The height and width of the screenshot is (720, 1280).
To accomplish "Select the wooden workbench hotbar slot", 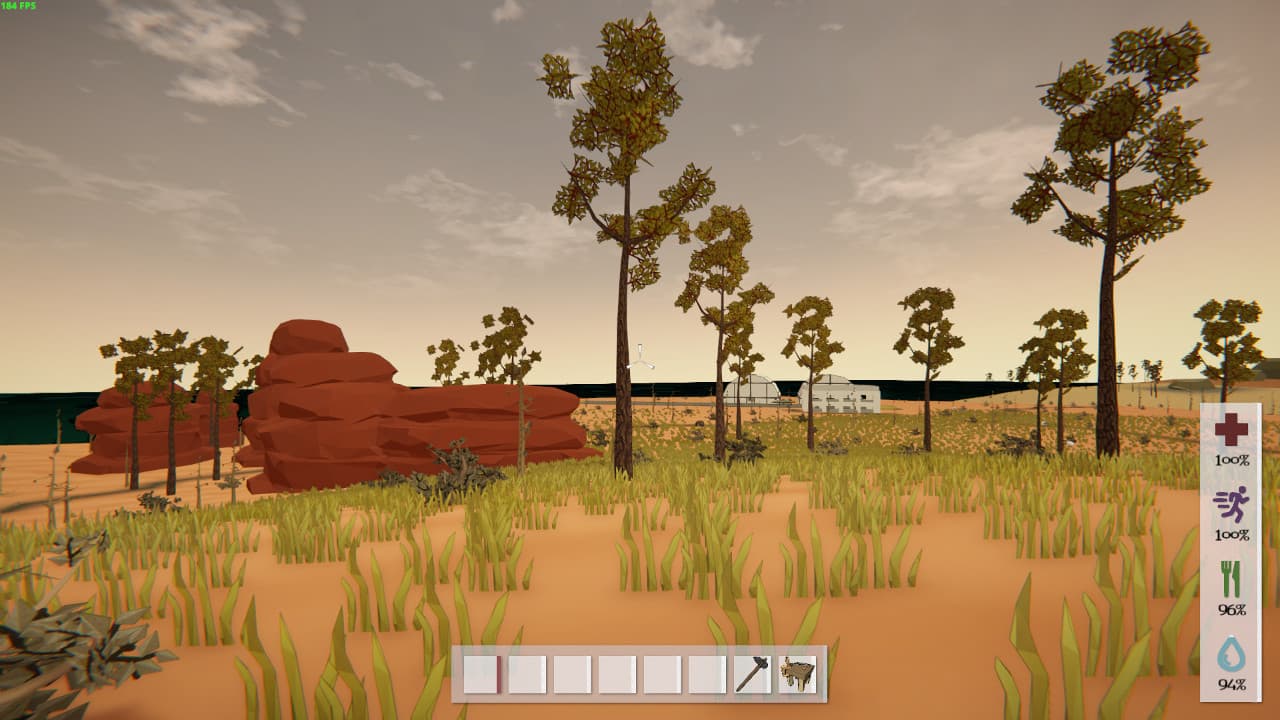I will click(797, 675).
